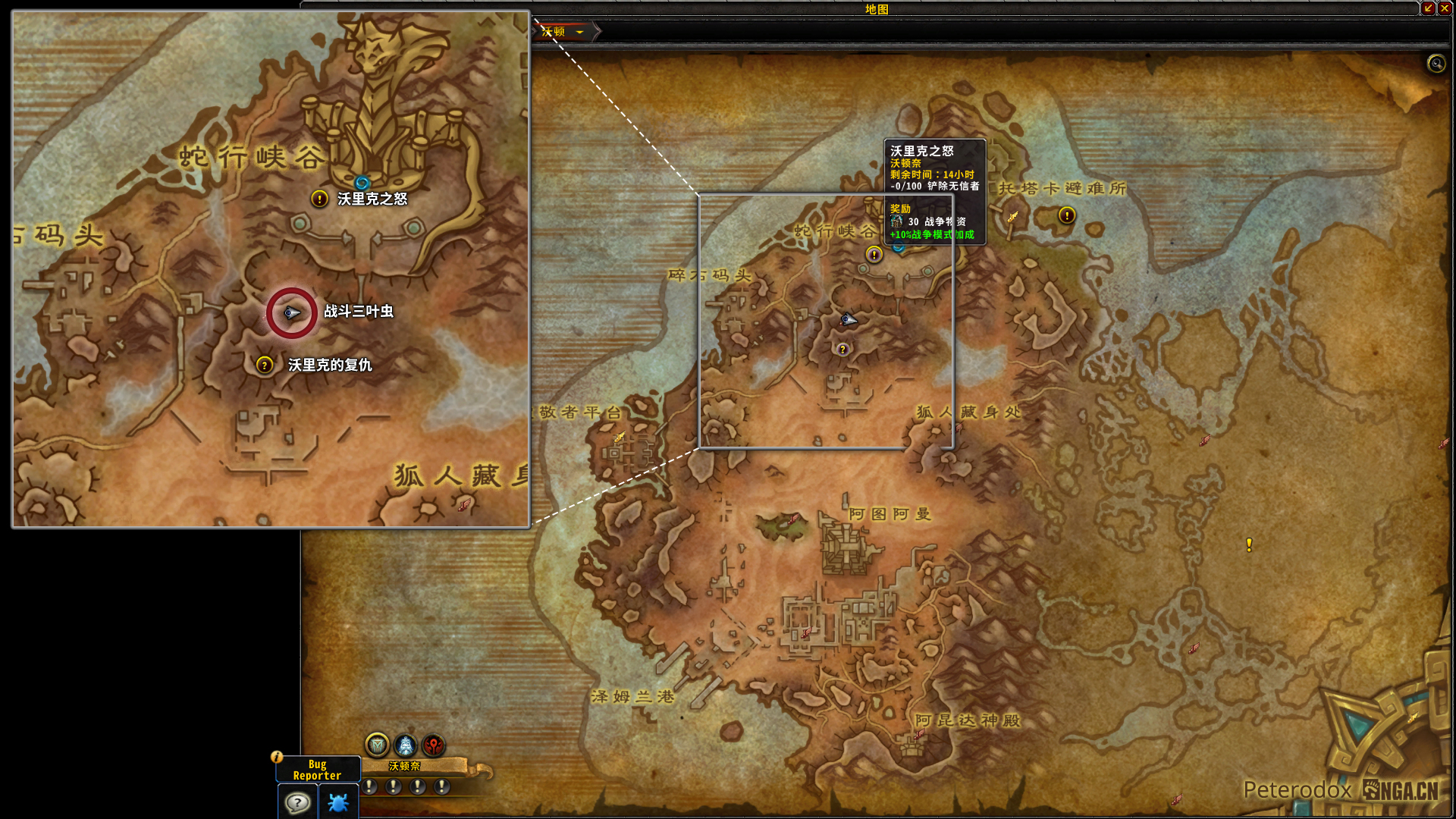Minimize the map with the arrow button
The width and height of the screenshot is (1456, 819).
[x=1429, y=8]
